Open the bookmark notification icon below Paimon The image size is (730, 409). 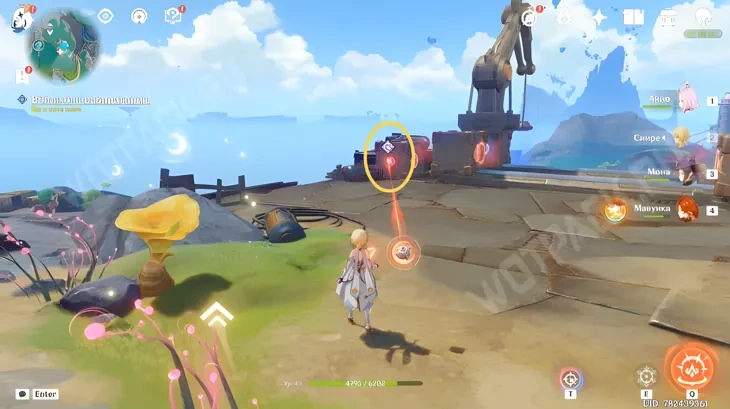coord(21,75)
